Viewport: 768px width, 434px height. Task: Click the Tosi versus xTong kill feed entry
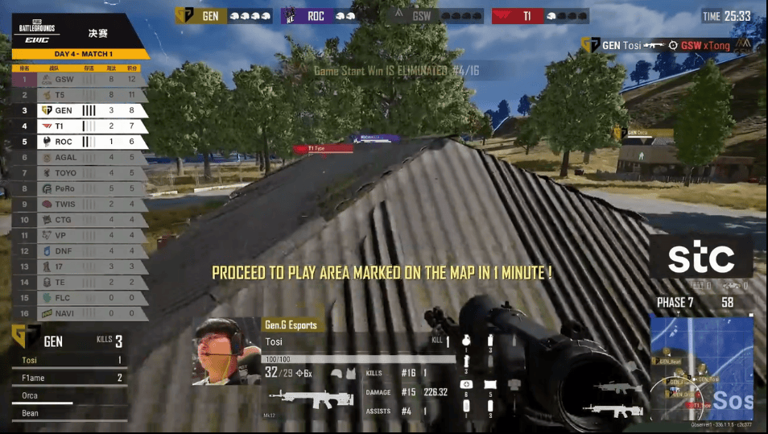click(666, 45)
